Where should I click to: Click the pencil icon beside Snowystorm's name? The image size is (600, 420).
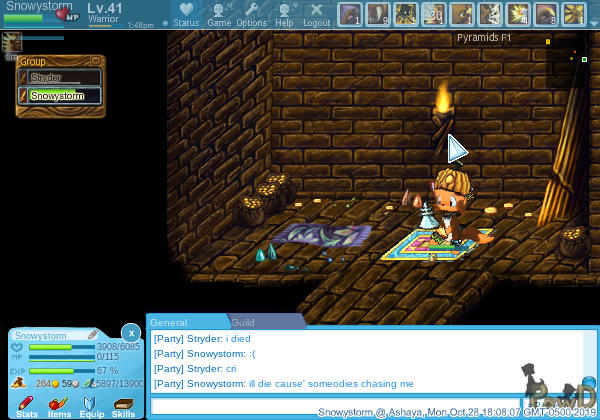pos(92,334)
